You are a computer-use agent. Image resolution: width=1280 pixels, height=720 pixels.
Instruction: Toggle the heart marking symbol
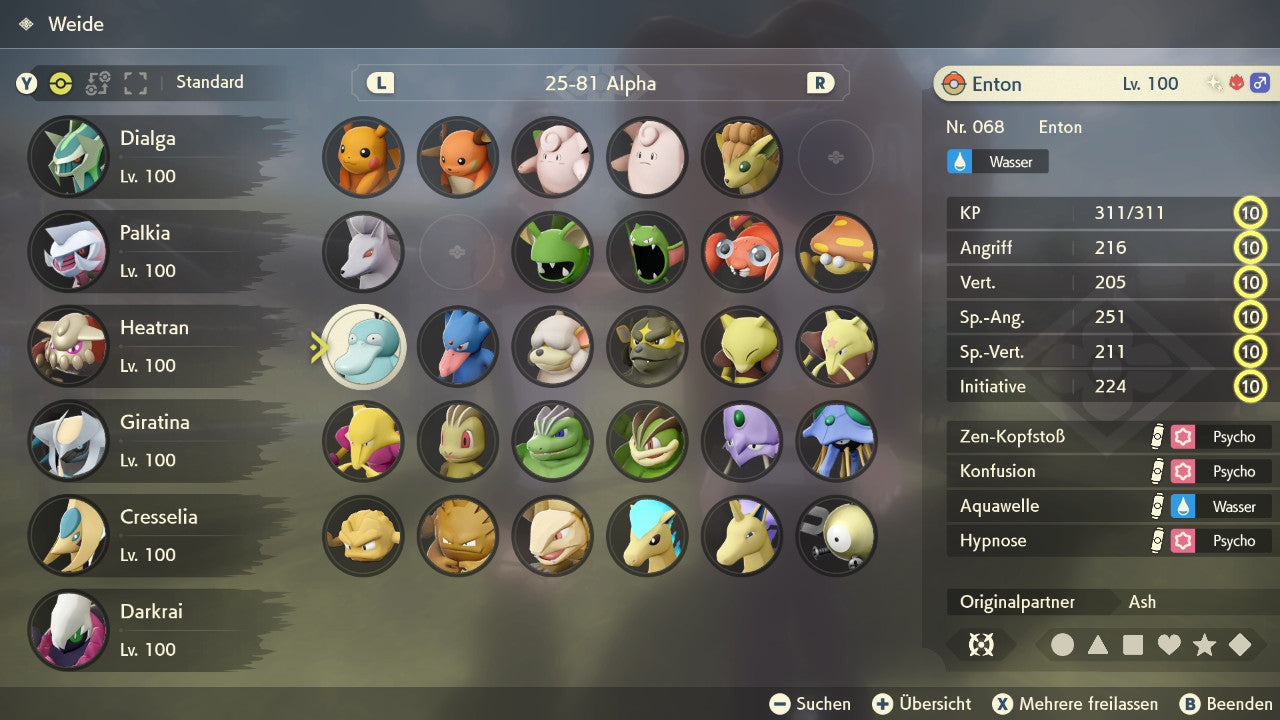pyautogui.click(x=1169, y=645)
